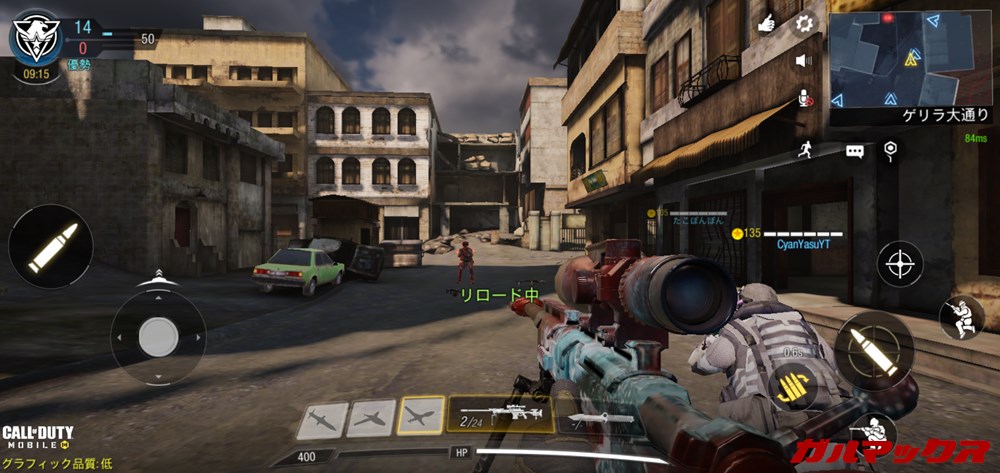Toggle the speaker audio icon
1000x473 pixels.
pos(803,61)
